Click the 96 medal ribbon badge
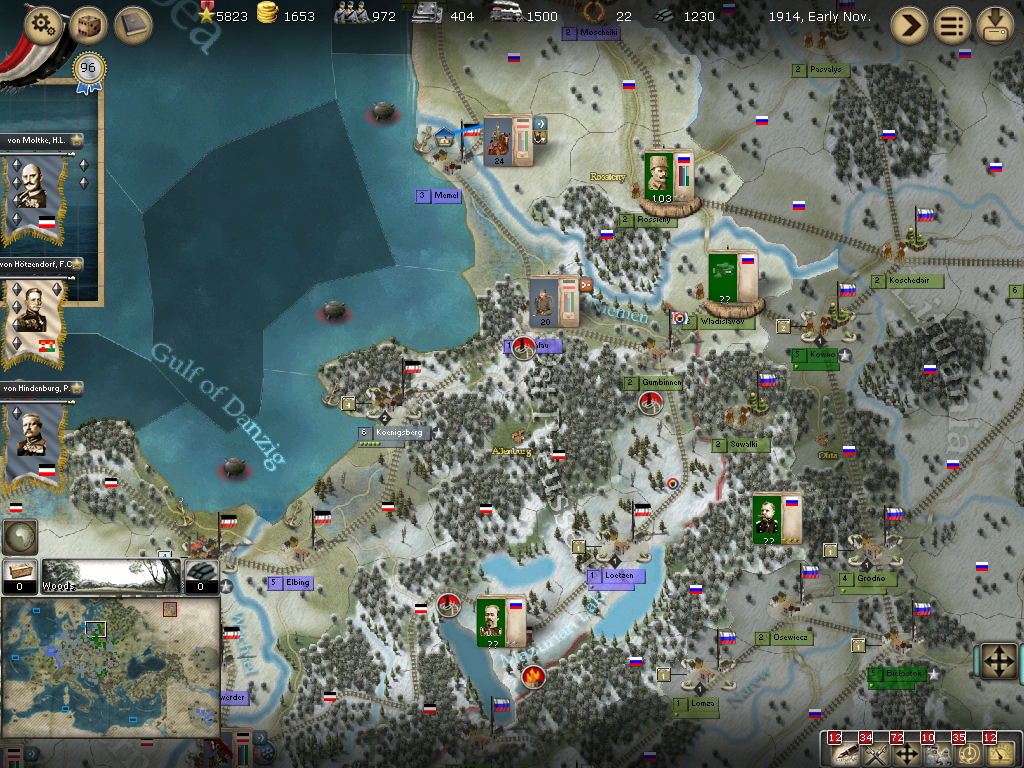Screen dimensions: 1024x768 point(89,70)
